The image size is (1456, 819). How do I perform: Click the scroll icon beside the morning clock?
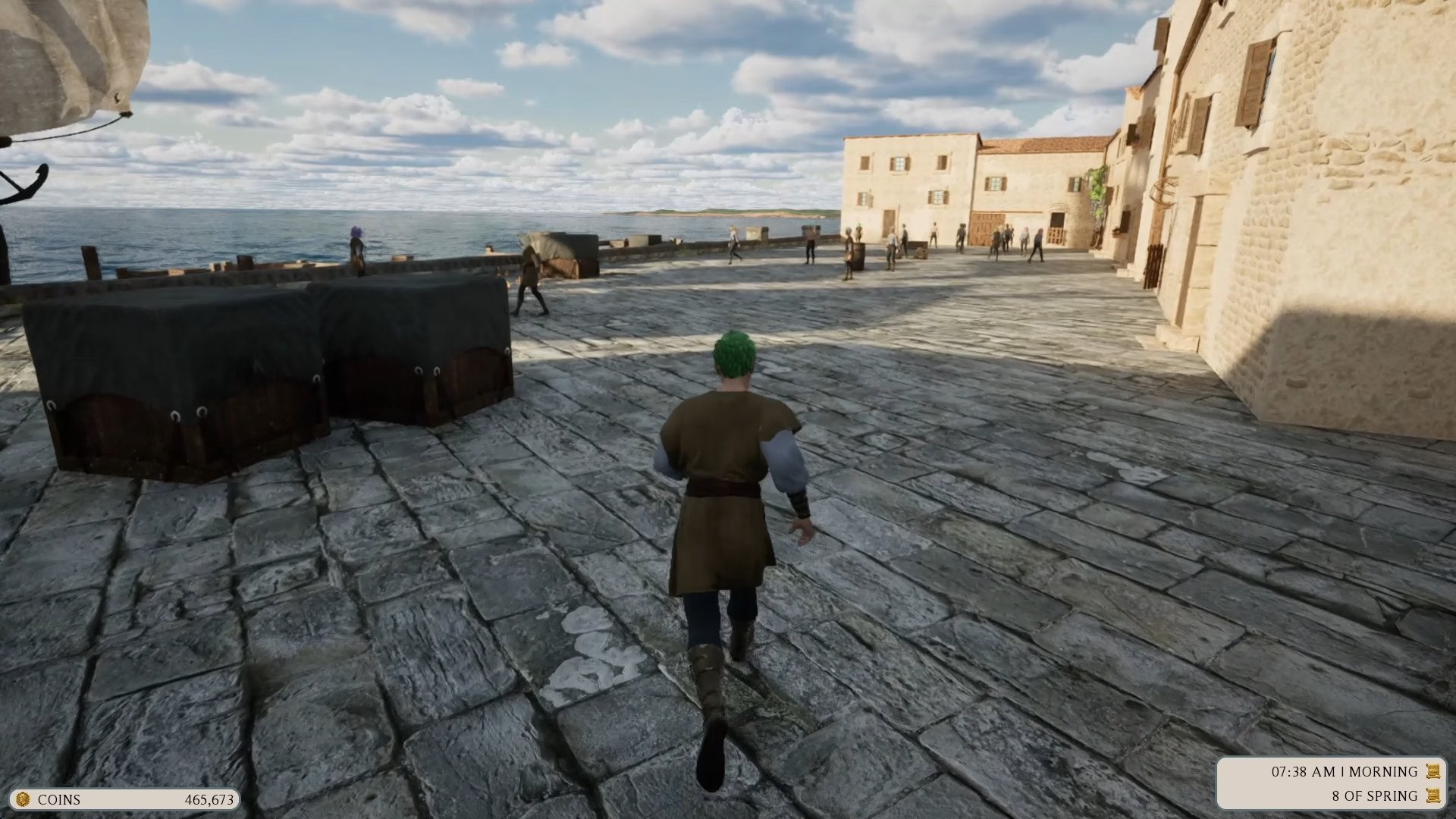(x=1432, y=771)
